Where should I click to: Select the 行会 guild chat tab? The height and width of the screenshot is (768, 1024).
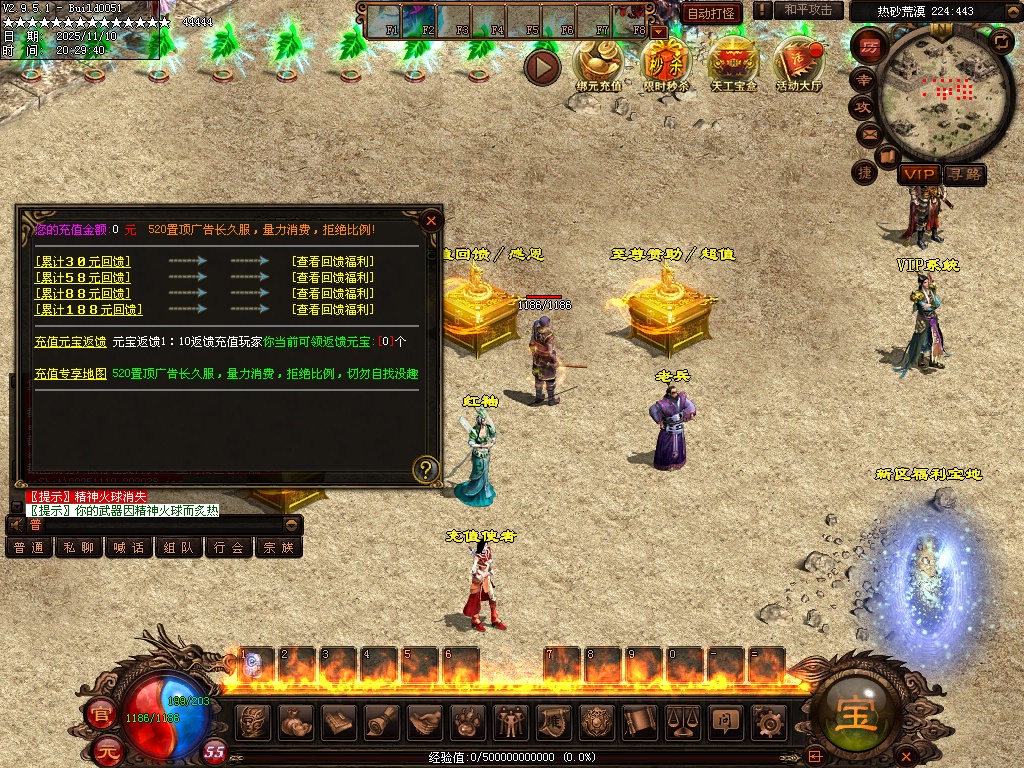[229, 547]
